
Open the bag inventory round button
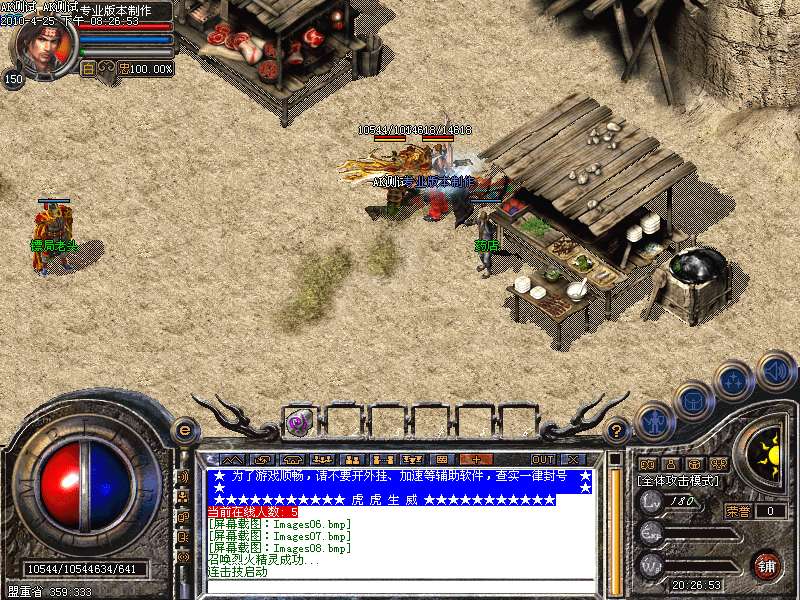click(x=693, y=401)
